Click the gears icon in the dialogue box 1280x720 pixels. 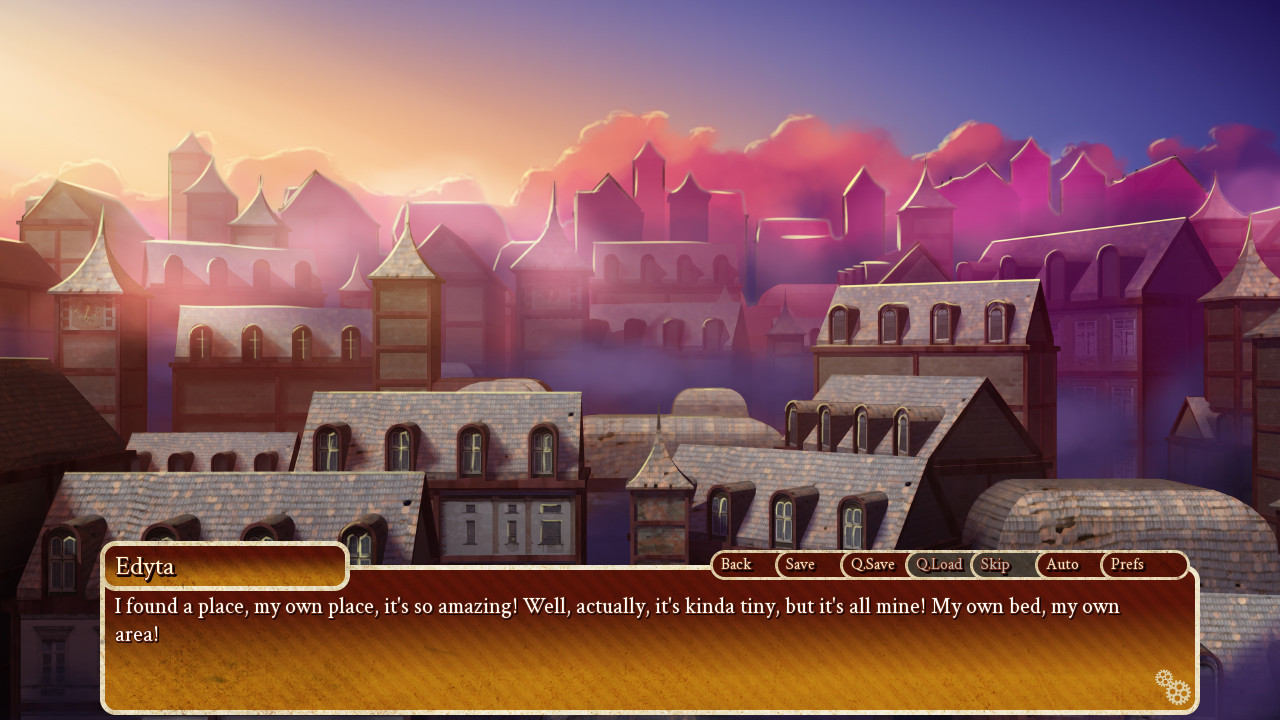click(1172, 687)
